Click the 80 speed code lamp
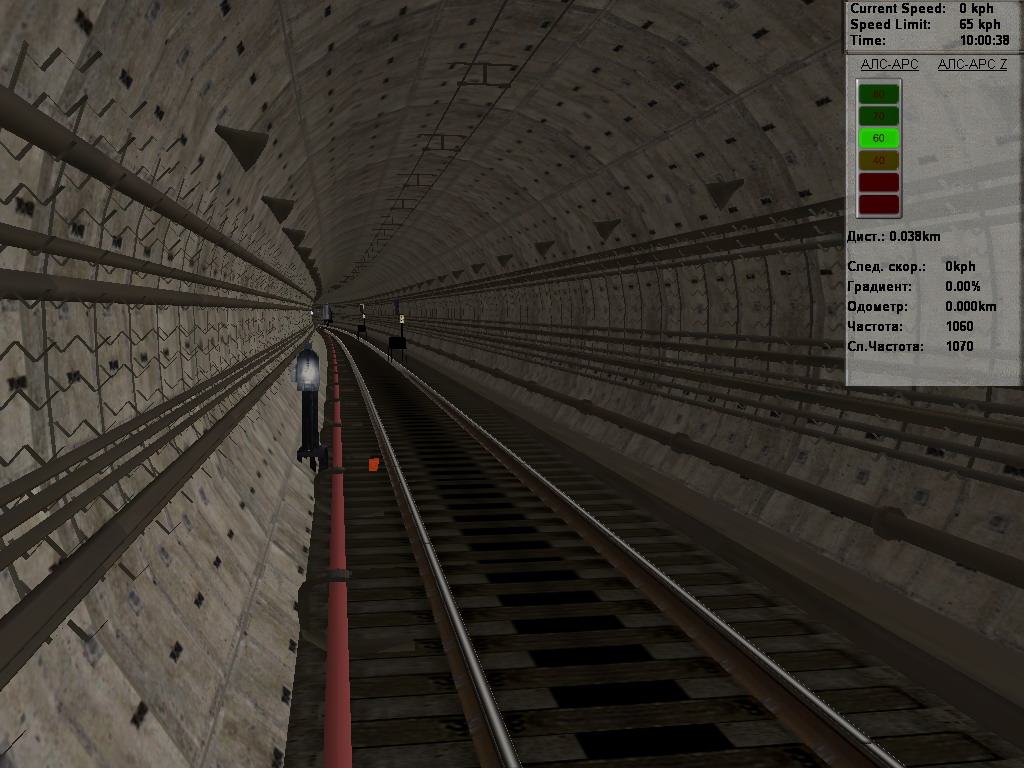The height and width of the screenshot is (768, 1024). [879, 94]
